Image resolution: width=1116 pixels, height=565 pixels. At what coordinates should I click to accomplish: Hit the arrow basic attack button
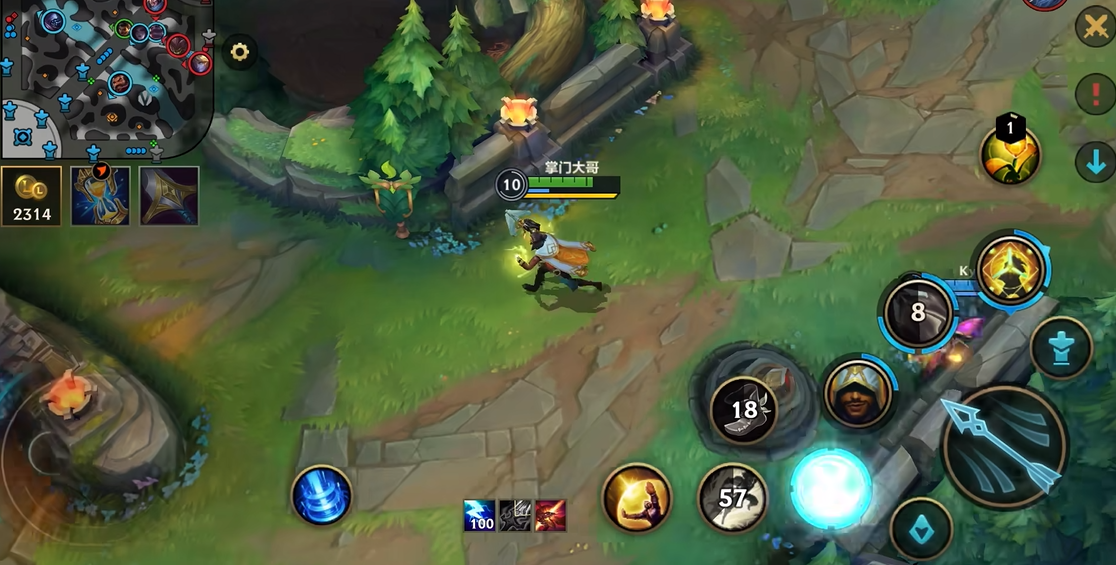1003,448
